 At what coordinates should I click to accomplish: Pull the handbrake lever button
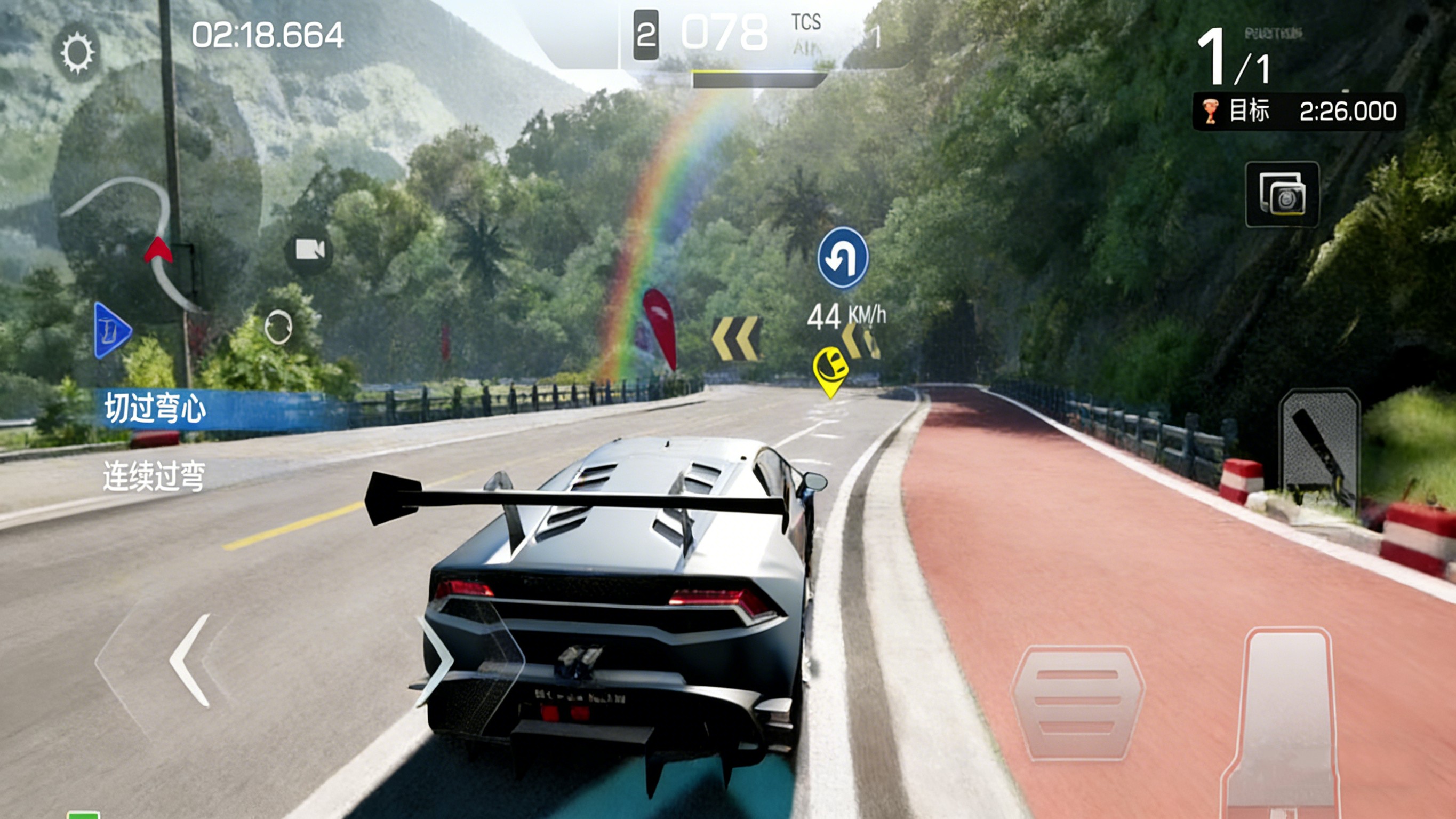coord(1318,447)
